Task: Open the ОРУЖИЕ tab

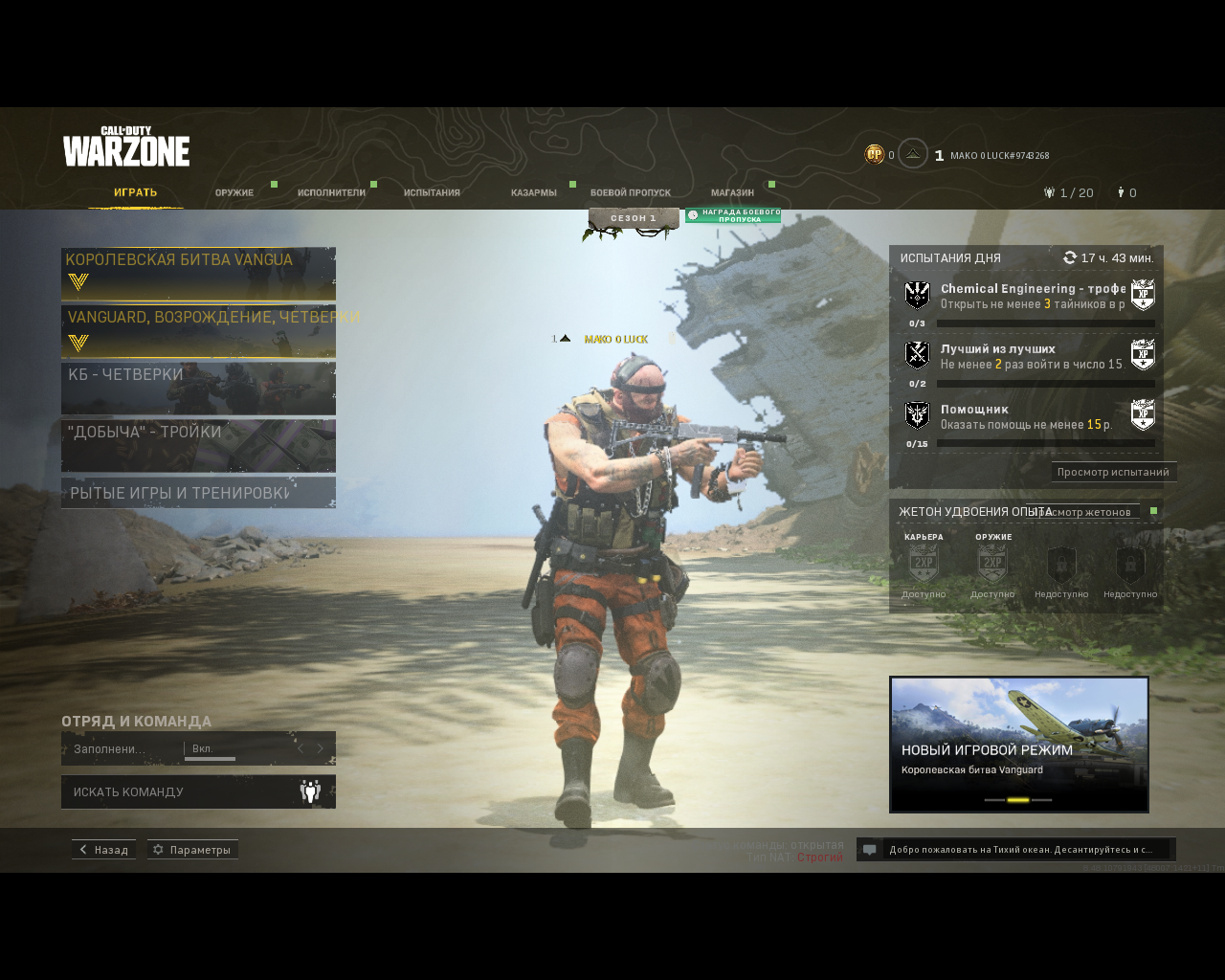Action: pos(234,192)
